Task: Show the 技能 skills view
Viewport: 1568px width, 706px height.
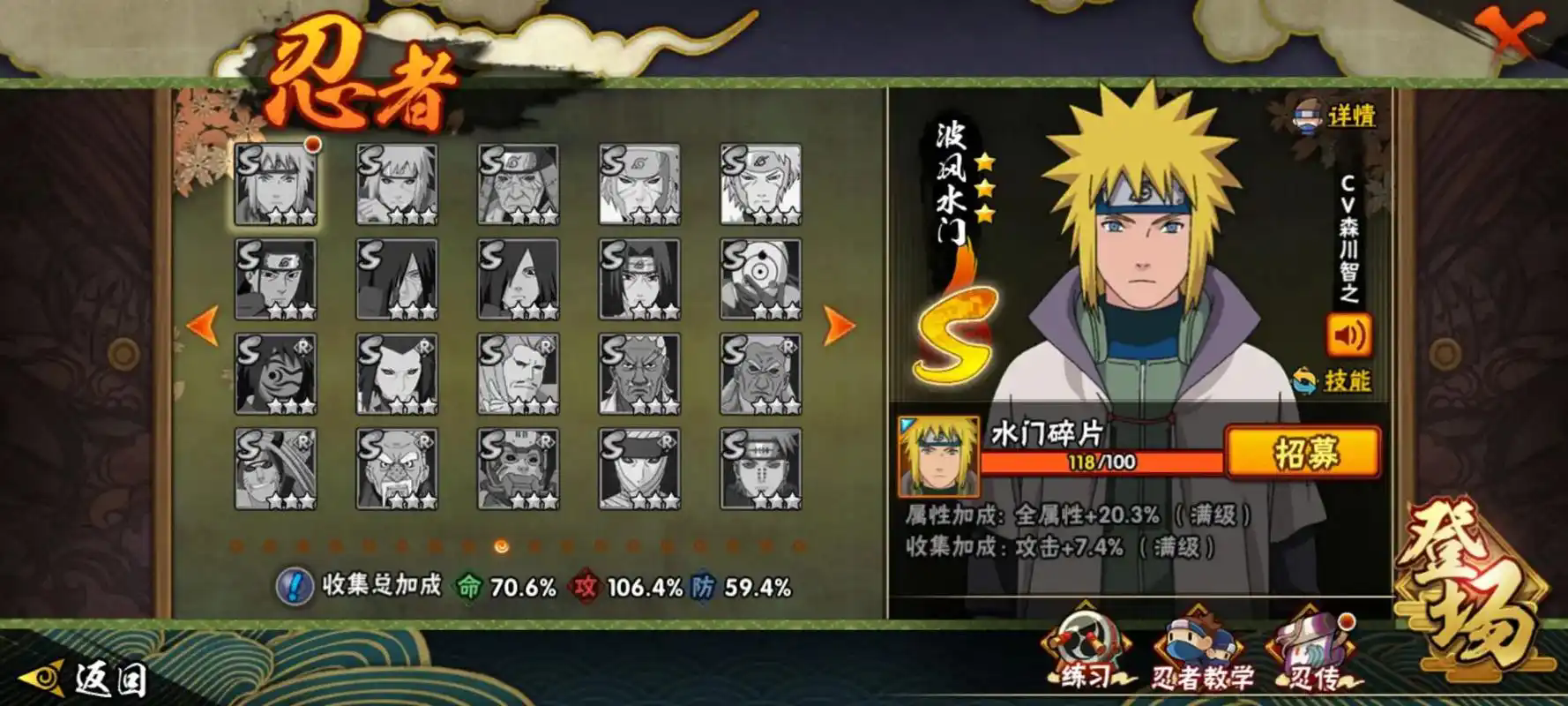Action: (1332, 381)
